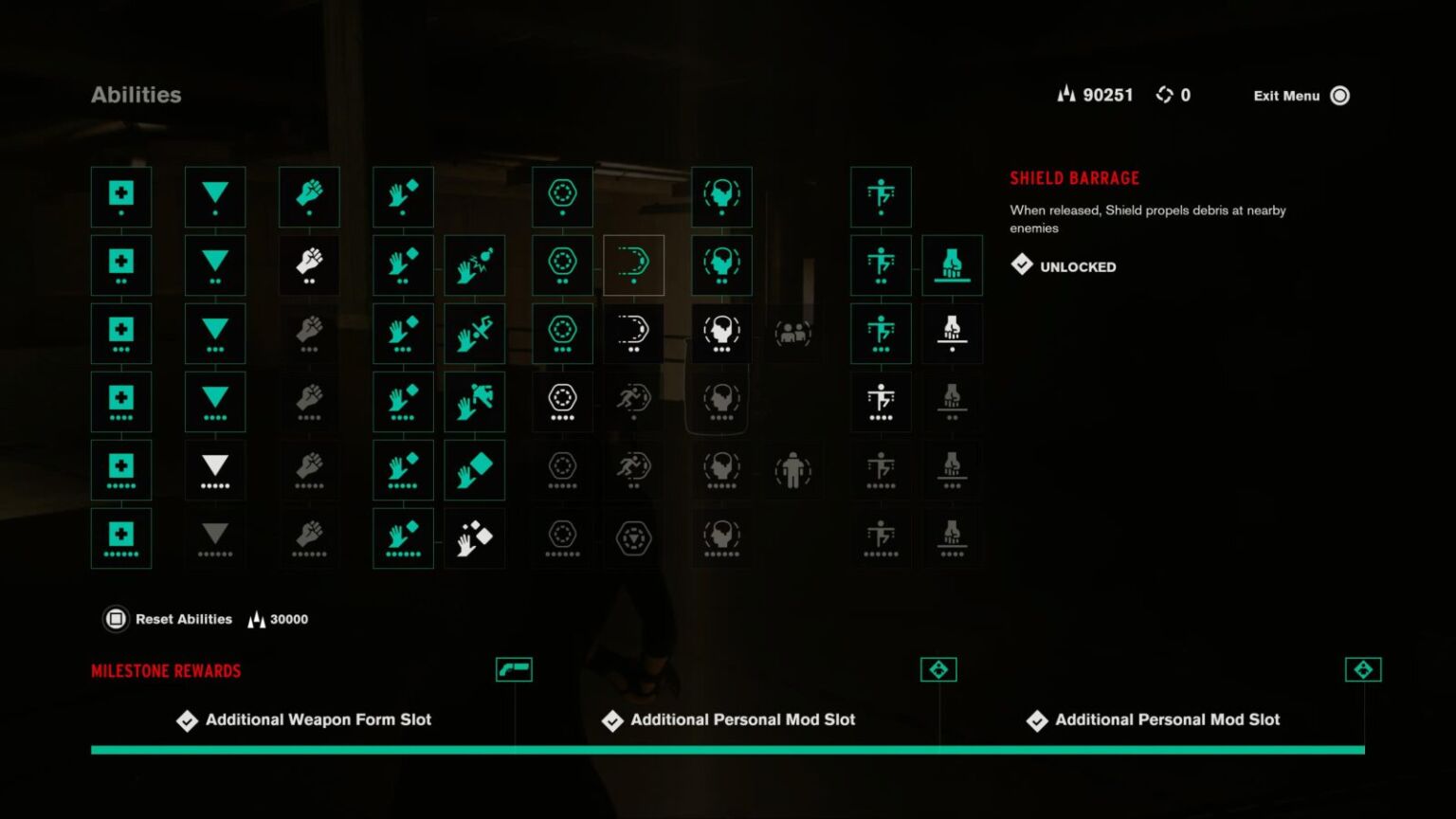The height and width of the screenshot is (819, 1456).
Task: Open the Levitate floating-figure ability icon
Action: (881, 196)
